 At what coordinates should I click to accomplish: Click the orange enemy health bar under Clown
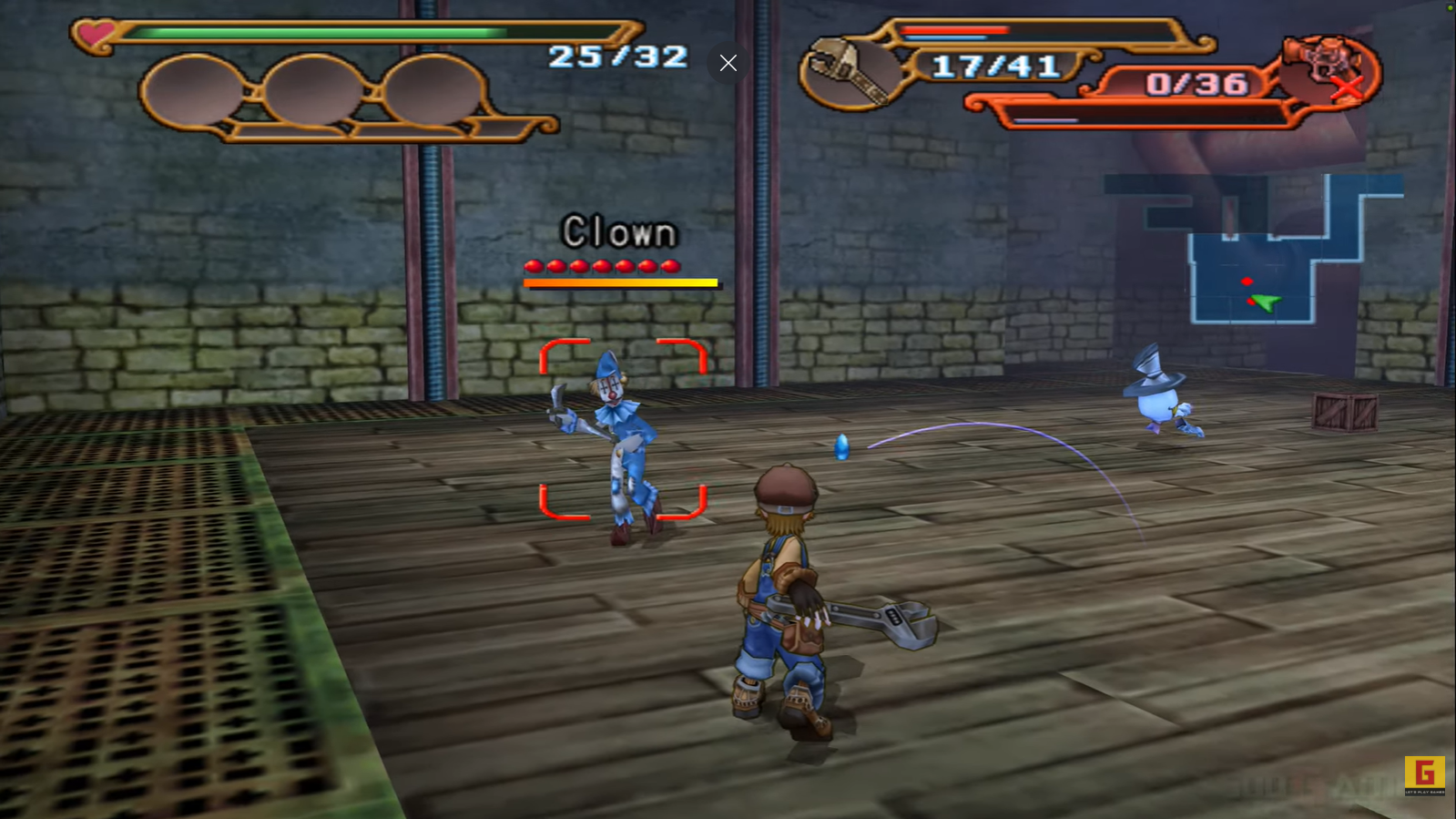(620, 284)
